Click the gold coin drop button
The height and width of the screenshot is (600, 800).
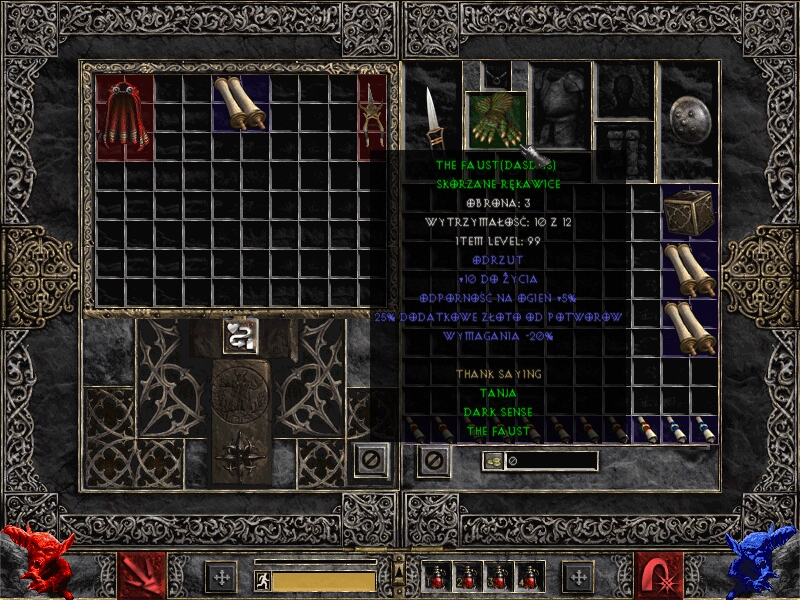(x=493, y=461)
